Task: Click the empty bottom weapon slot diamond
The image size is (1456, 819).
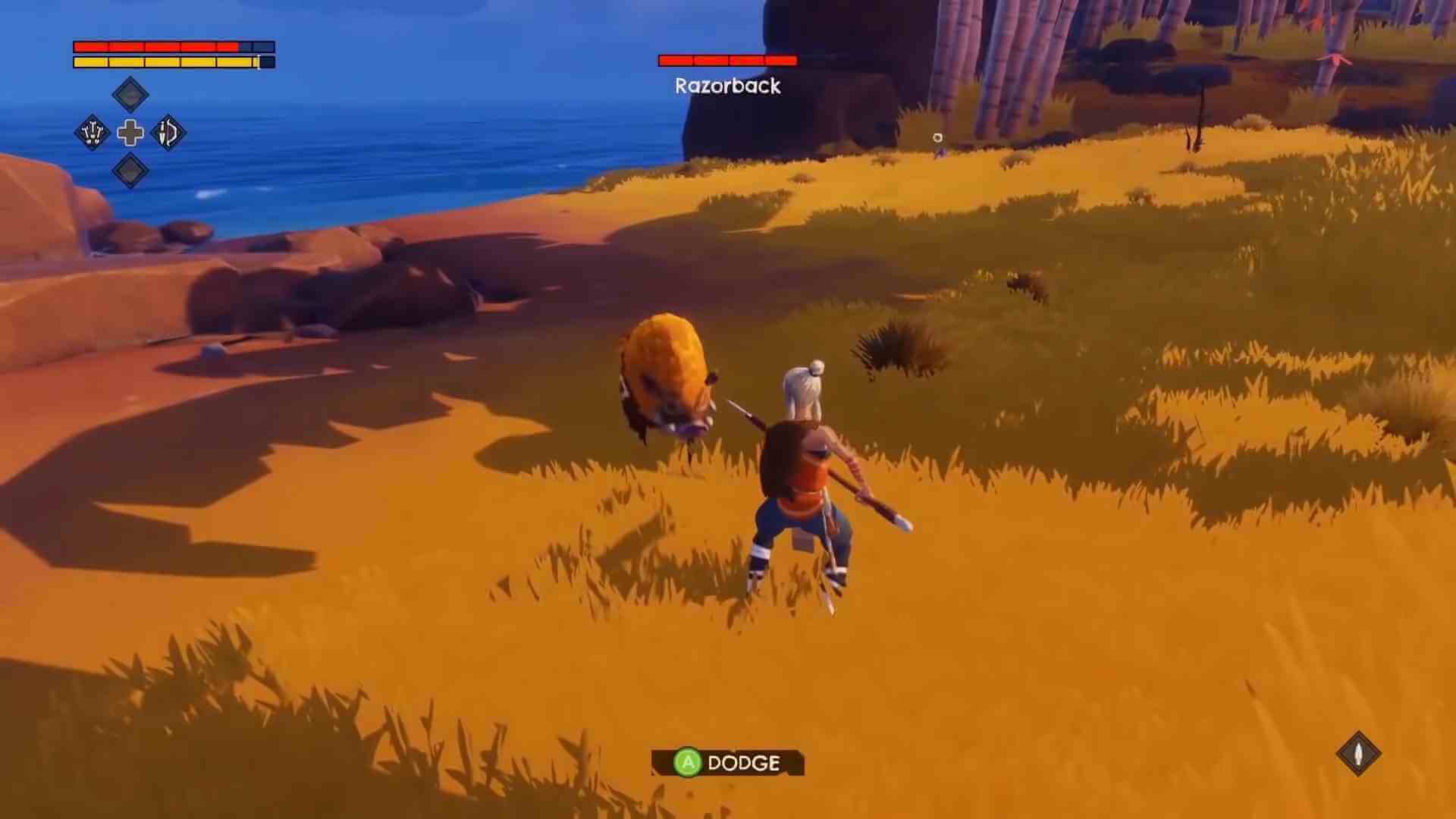Action: tap(130, 171)
